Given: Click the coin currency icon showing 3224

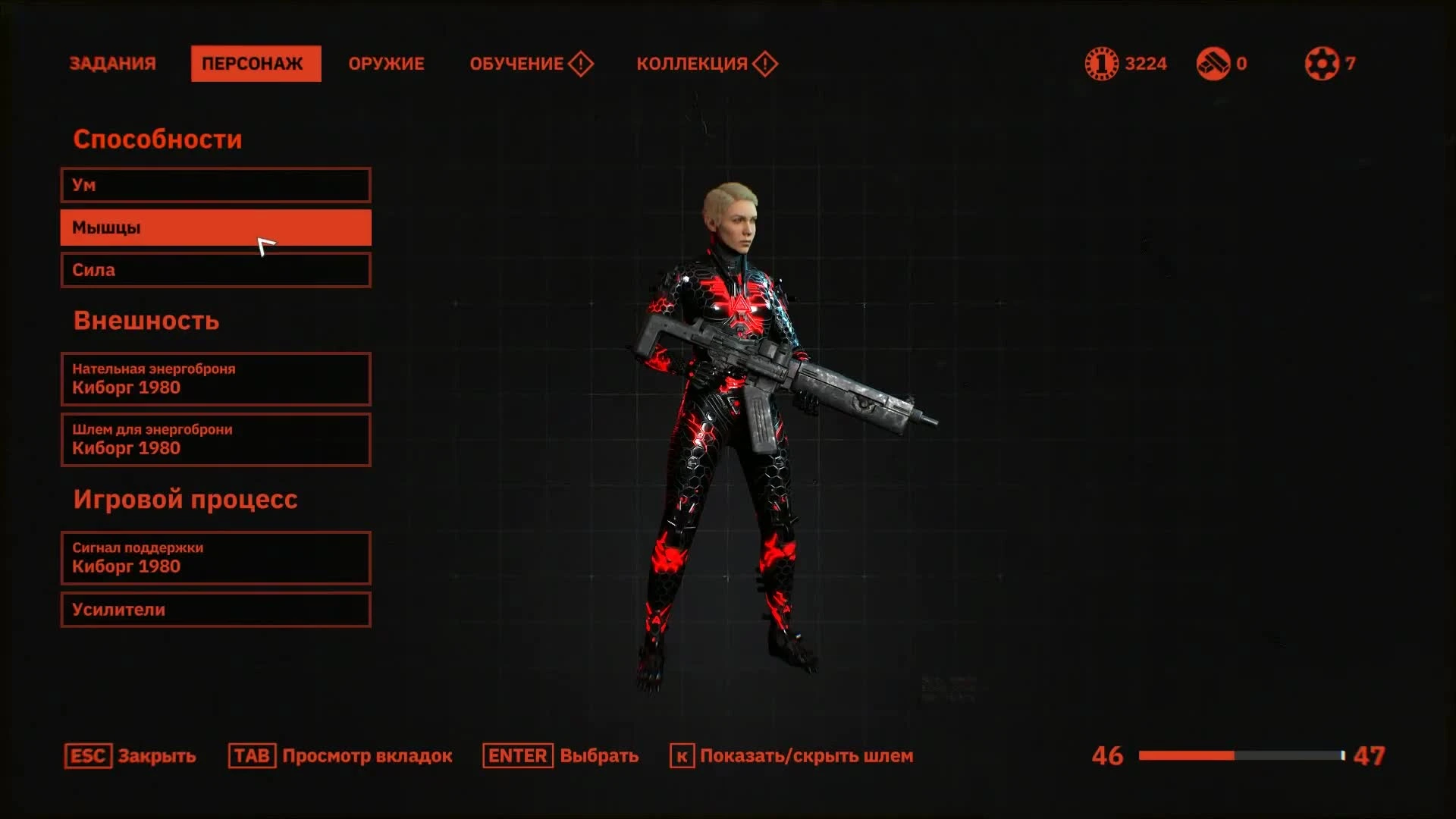Looking at the screenshot, I should 1102,64.
